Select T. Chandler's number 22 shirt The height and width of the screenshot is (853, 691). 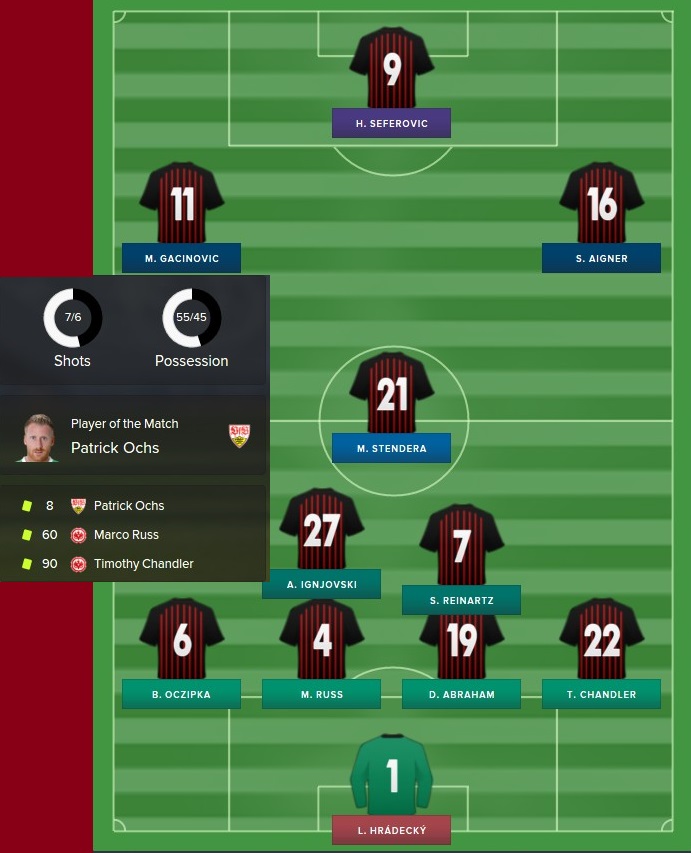pos(601,639)
